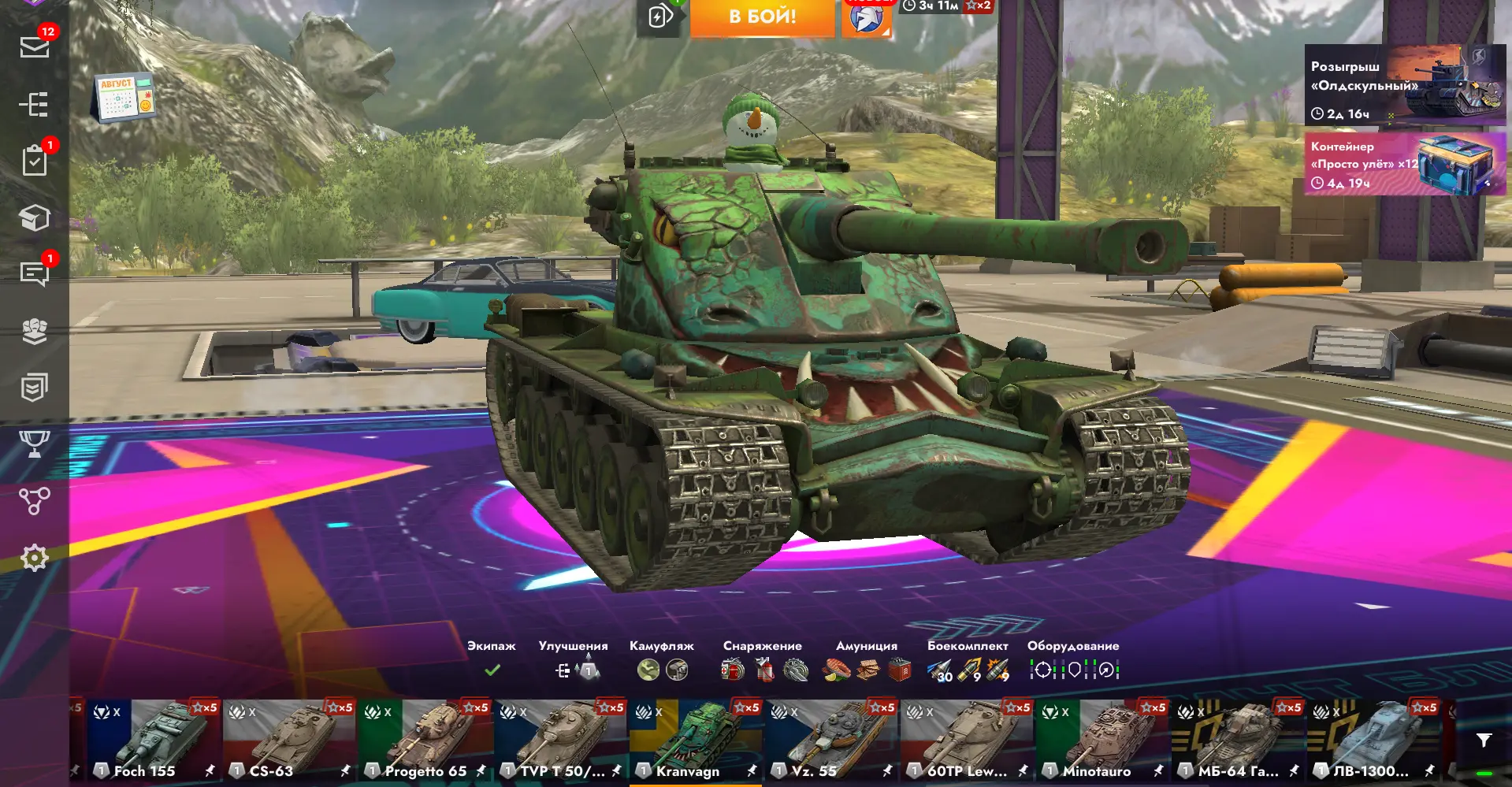This screenshot has width=1512, height=787.
Task: Open the Экипаж crew section
Action: (x=492, y=659)
